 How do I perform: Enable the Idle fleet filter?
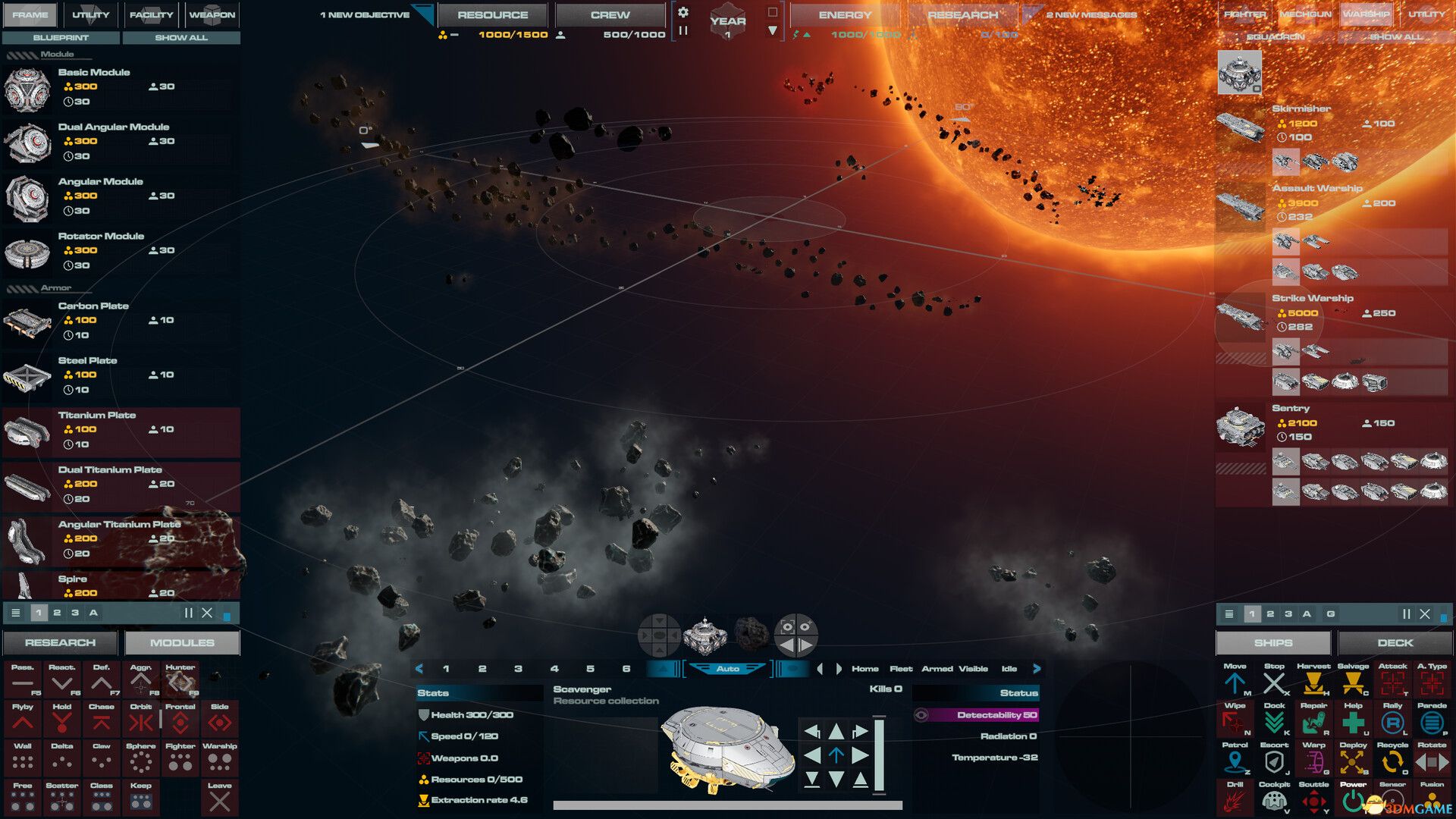(1009, 669)
